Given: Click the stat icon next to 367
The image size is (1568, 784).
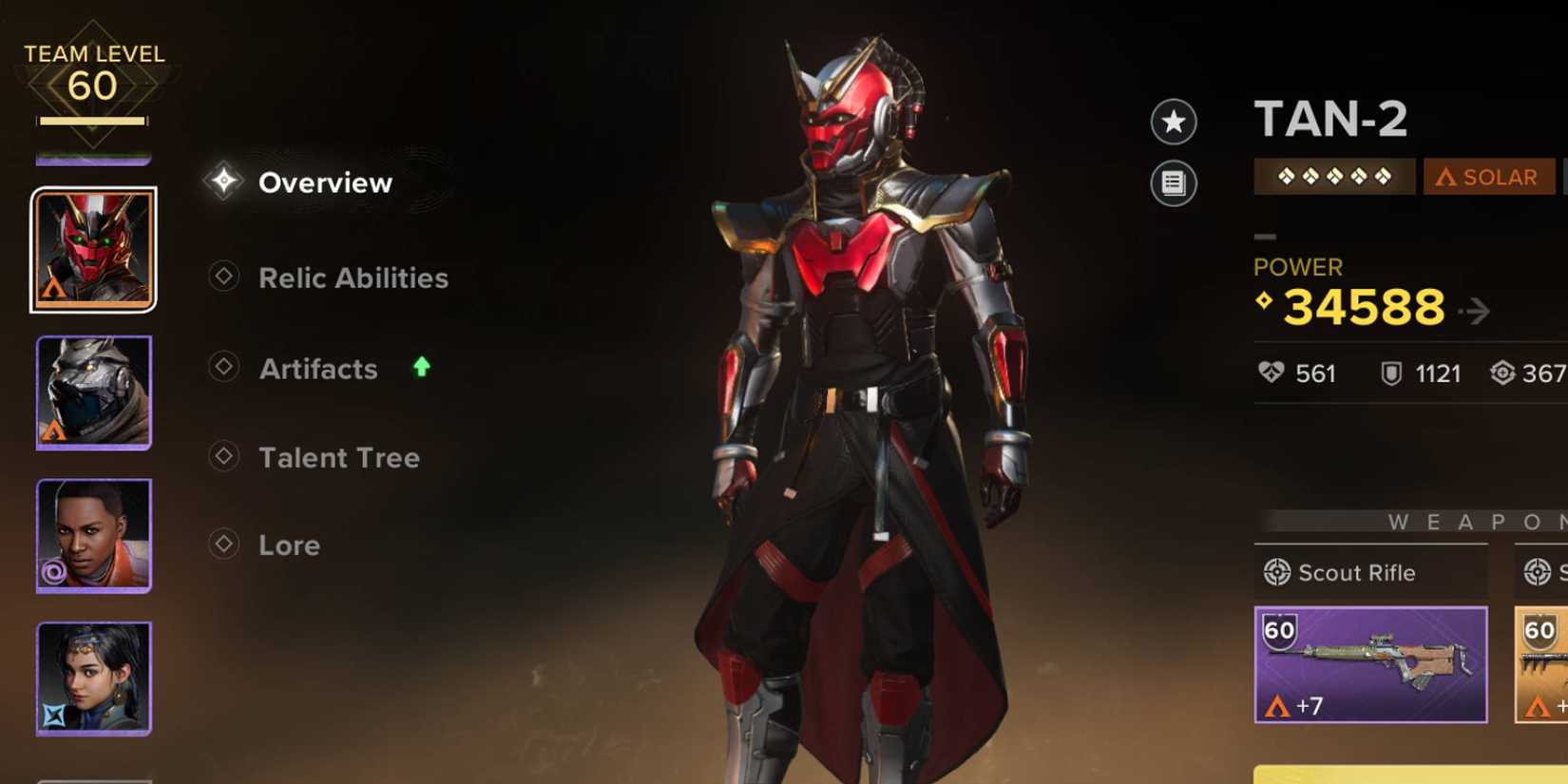Looking at the screenshot, I should pos(1504,373).
